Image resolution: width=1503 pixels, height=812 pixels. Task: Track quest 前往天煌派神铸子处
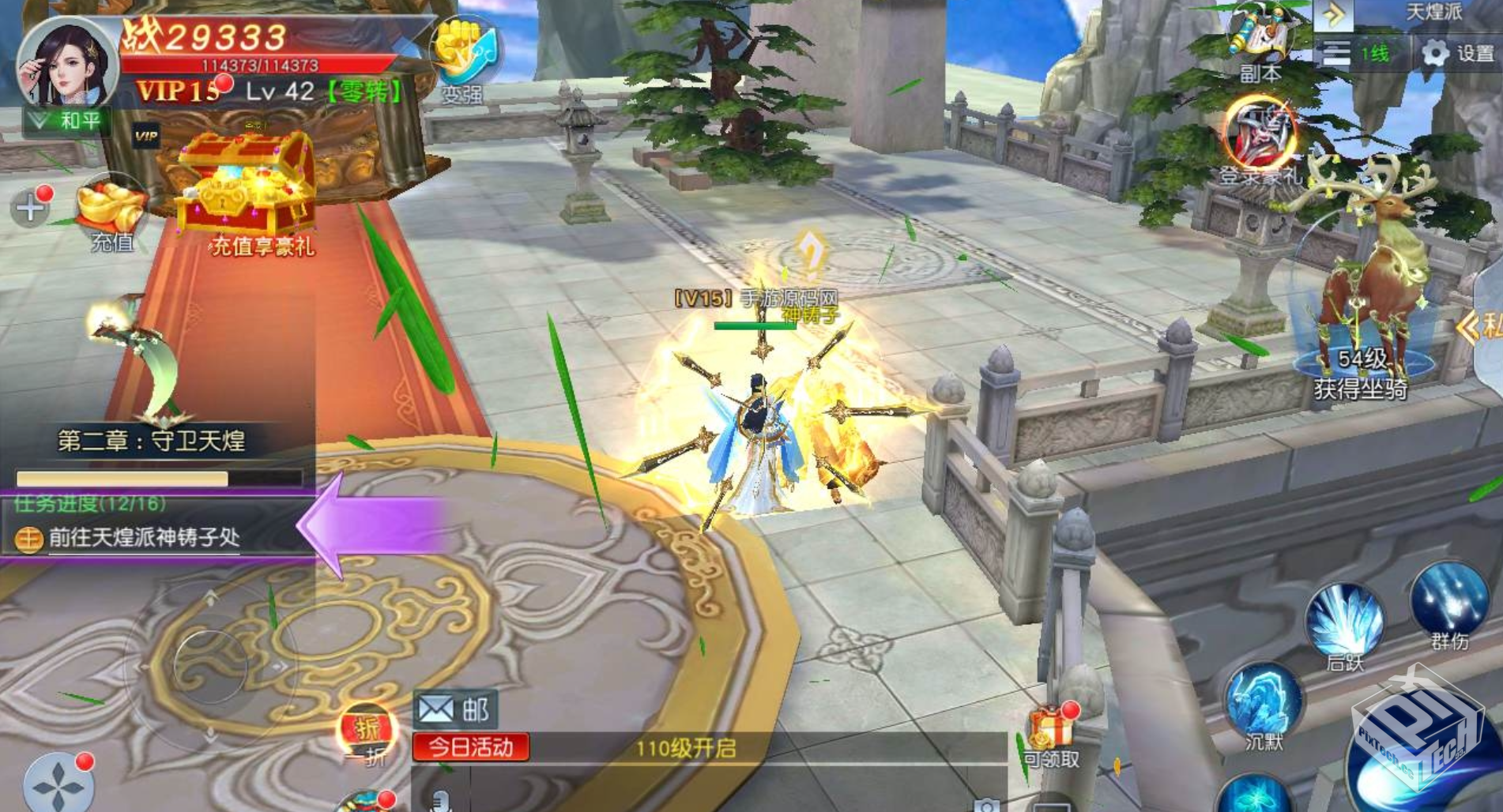tap(144, 538)
